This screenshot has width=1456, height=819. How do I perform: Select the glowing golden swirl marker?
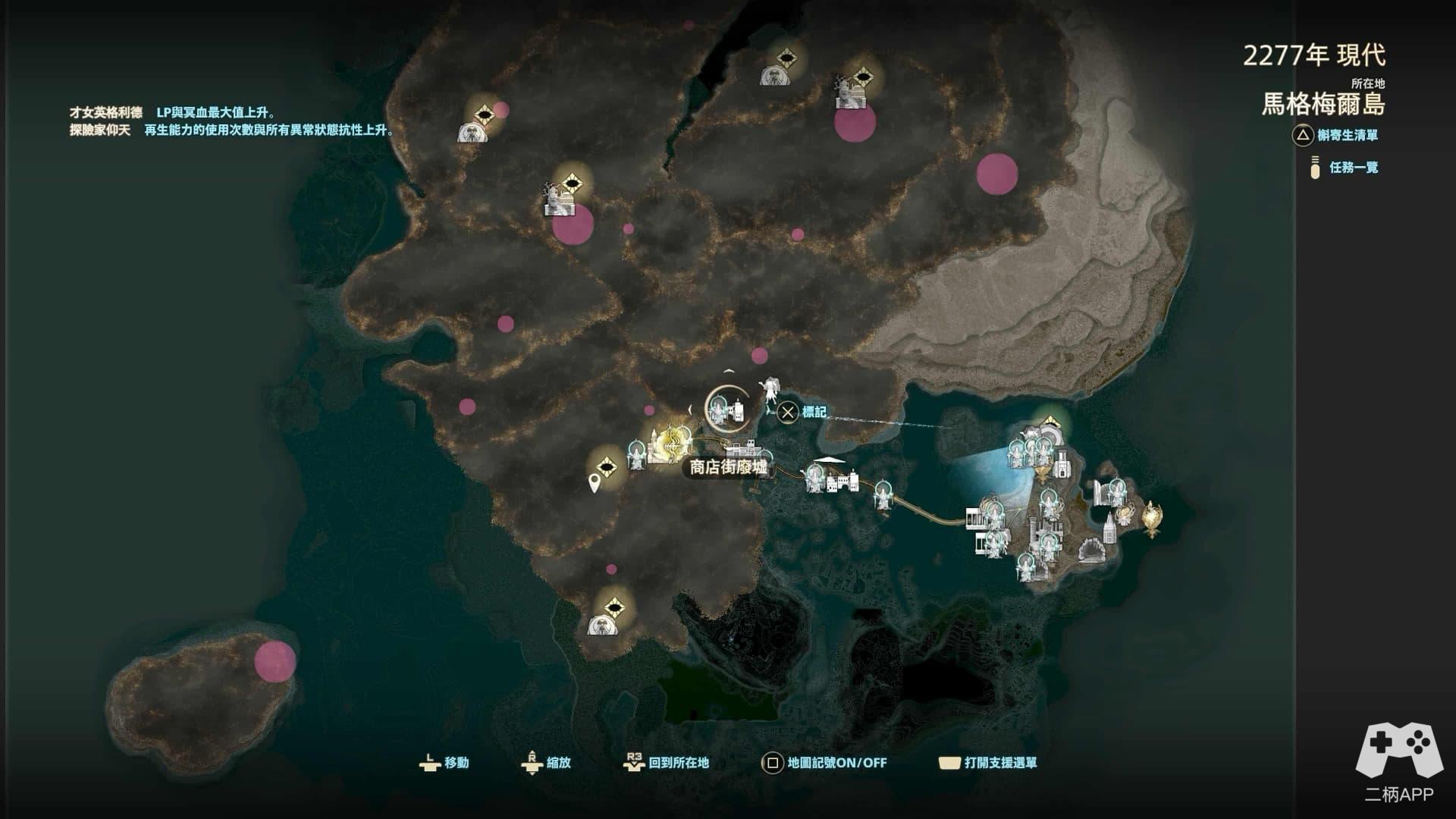[x=670, y=443]
